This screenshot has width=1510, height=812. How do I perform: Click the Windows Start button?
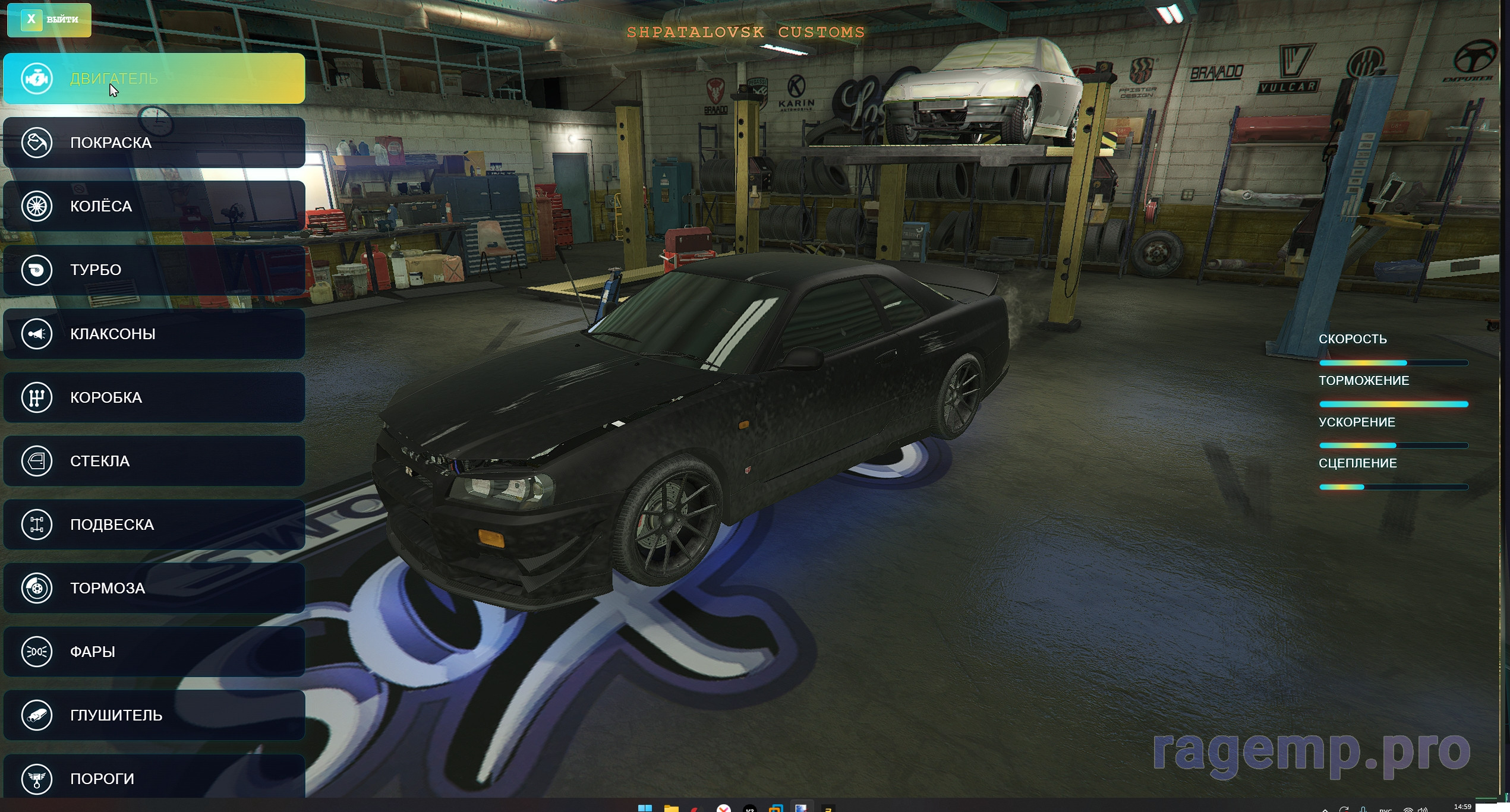[x=645, y=808]
